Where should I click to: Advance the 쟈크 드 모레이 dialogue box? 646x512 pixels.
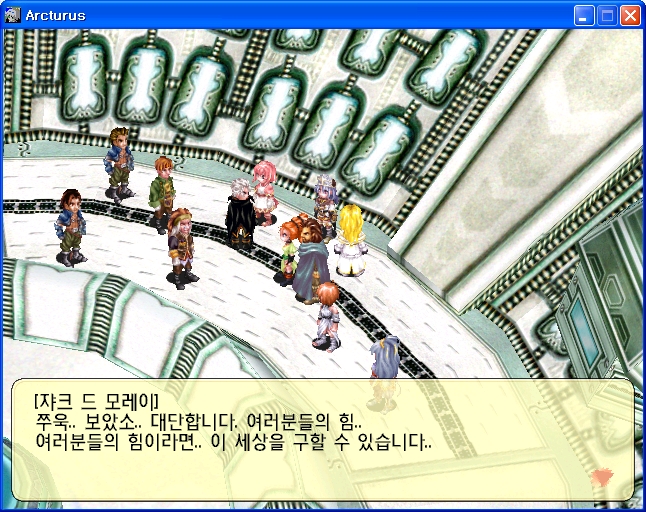pyautogui.click(x=322, y=438)
